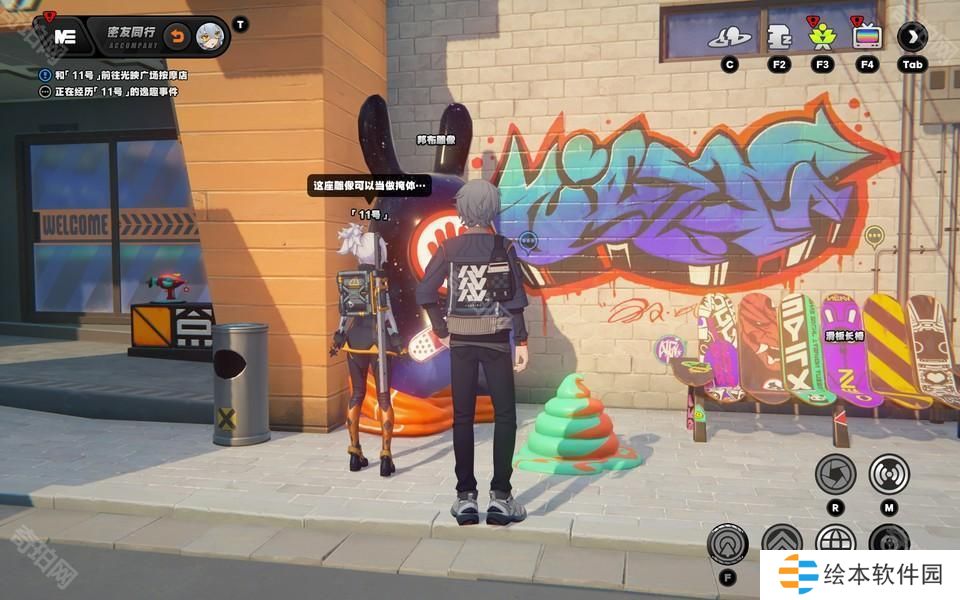Image resolution: width=960 pixels, height=600 pixels.
Task: Open the objective to visit the massage shop
Action: 121,75
